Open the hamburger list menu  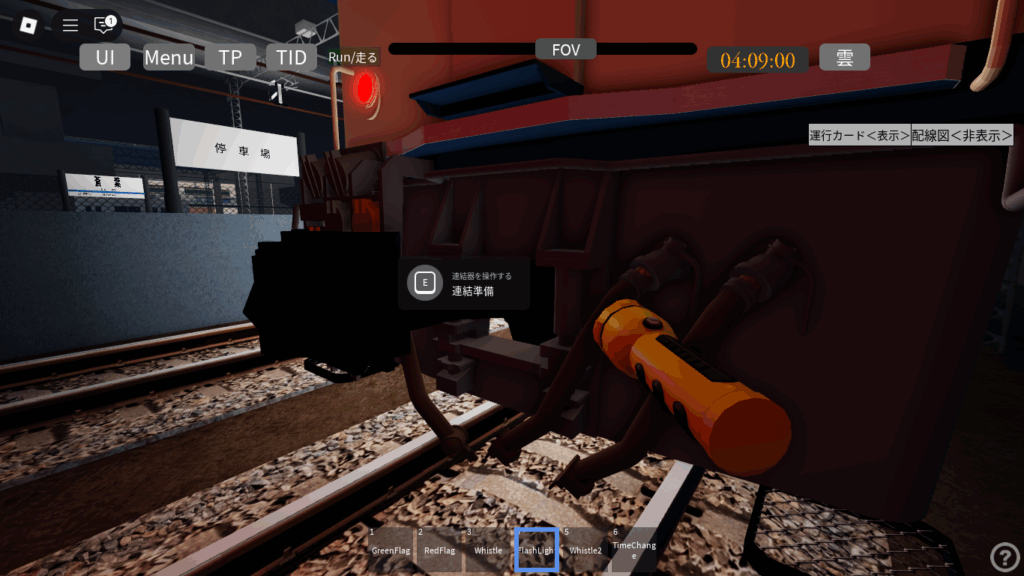coord(70,25)
